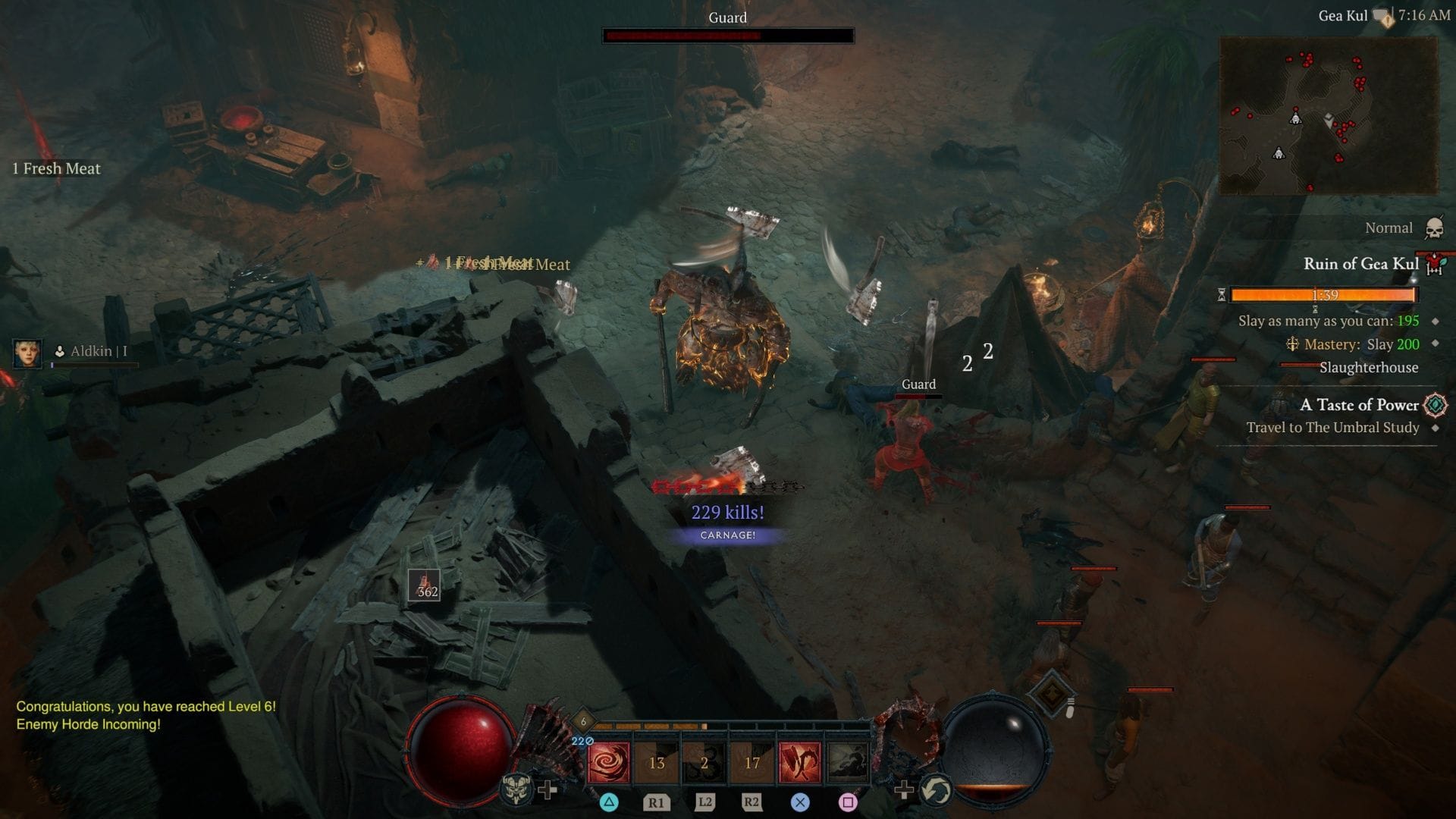
Task: Click the skull icon next to Normal difficulty
Action: [x=1433, y=228]
